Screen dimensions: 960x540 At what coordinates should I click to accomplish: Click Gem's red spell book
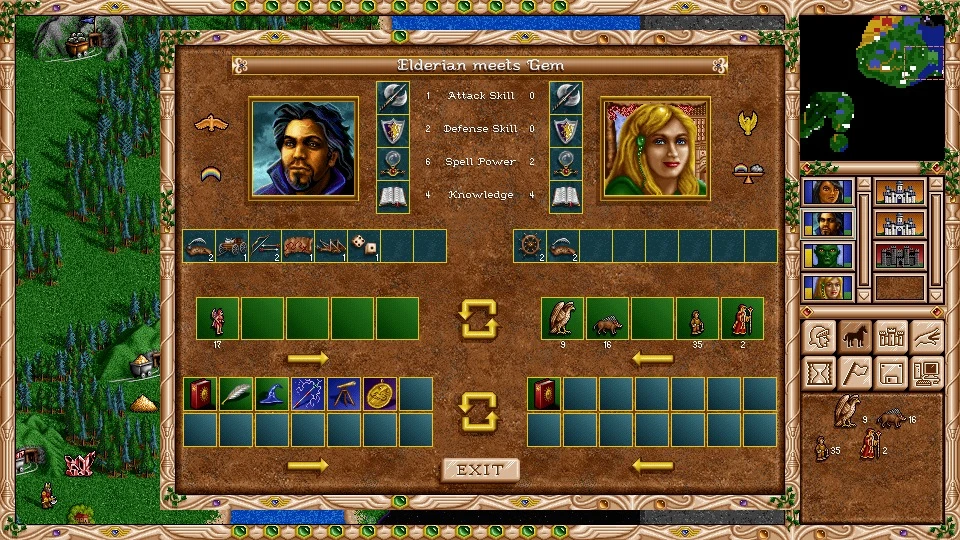click(x=544, y=394)
